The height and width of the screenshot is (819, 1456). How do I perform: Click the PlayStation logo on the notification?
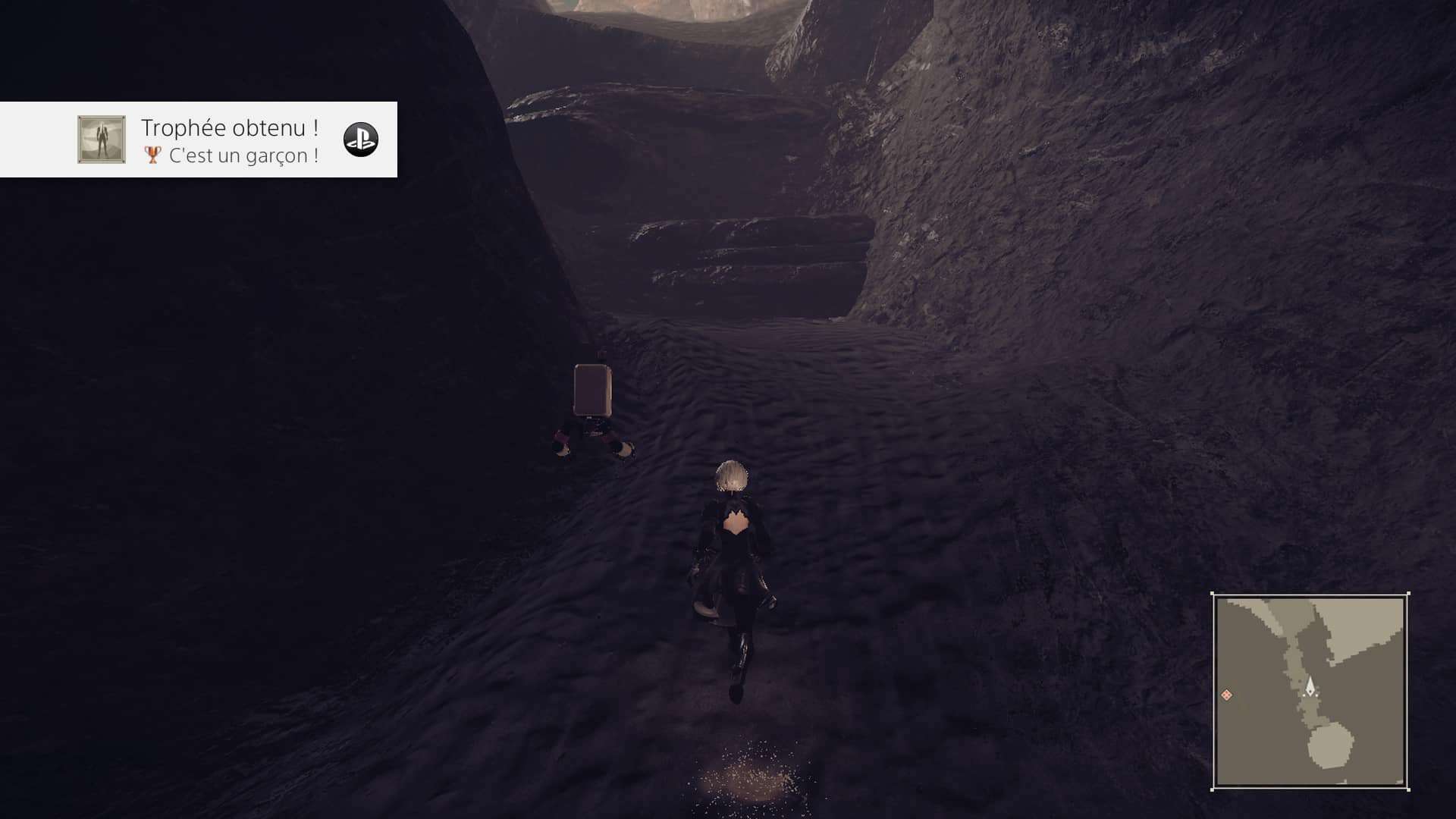pos(360,140)
